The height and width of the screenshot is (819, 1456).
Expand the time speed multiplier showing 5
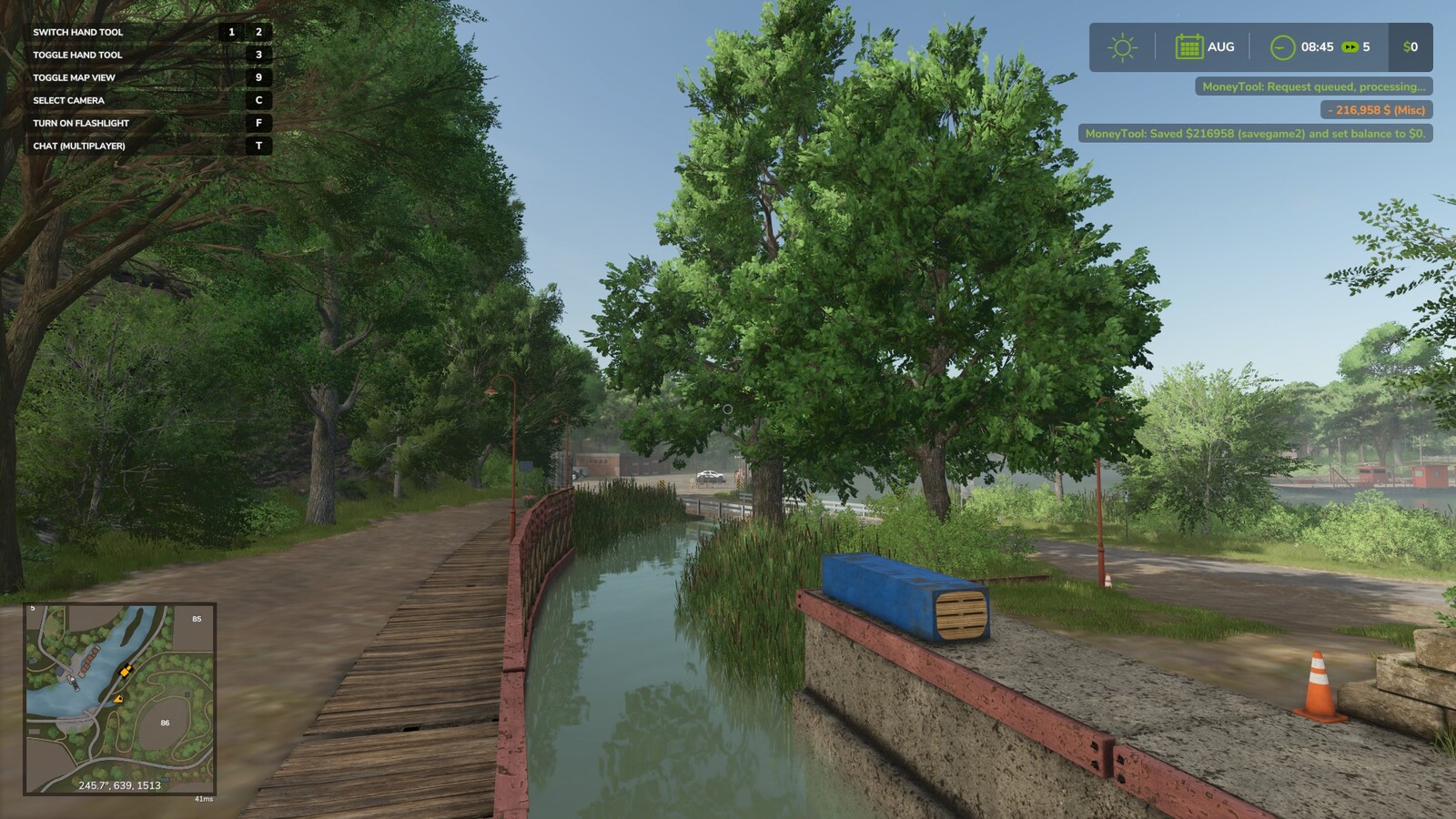pyautogui.click(x=1368, y=46)
